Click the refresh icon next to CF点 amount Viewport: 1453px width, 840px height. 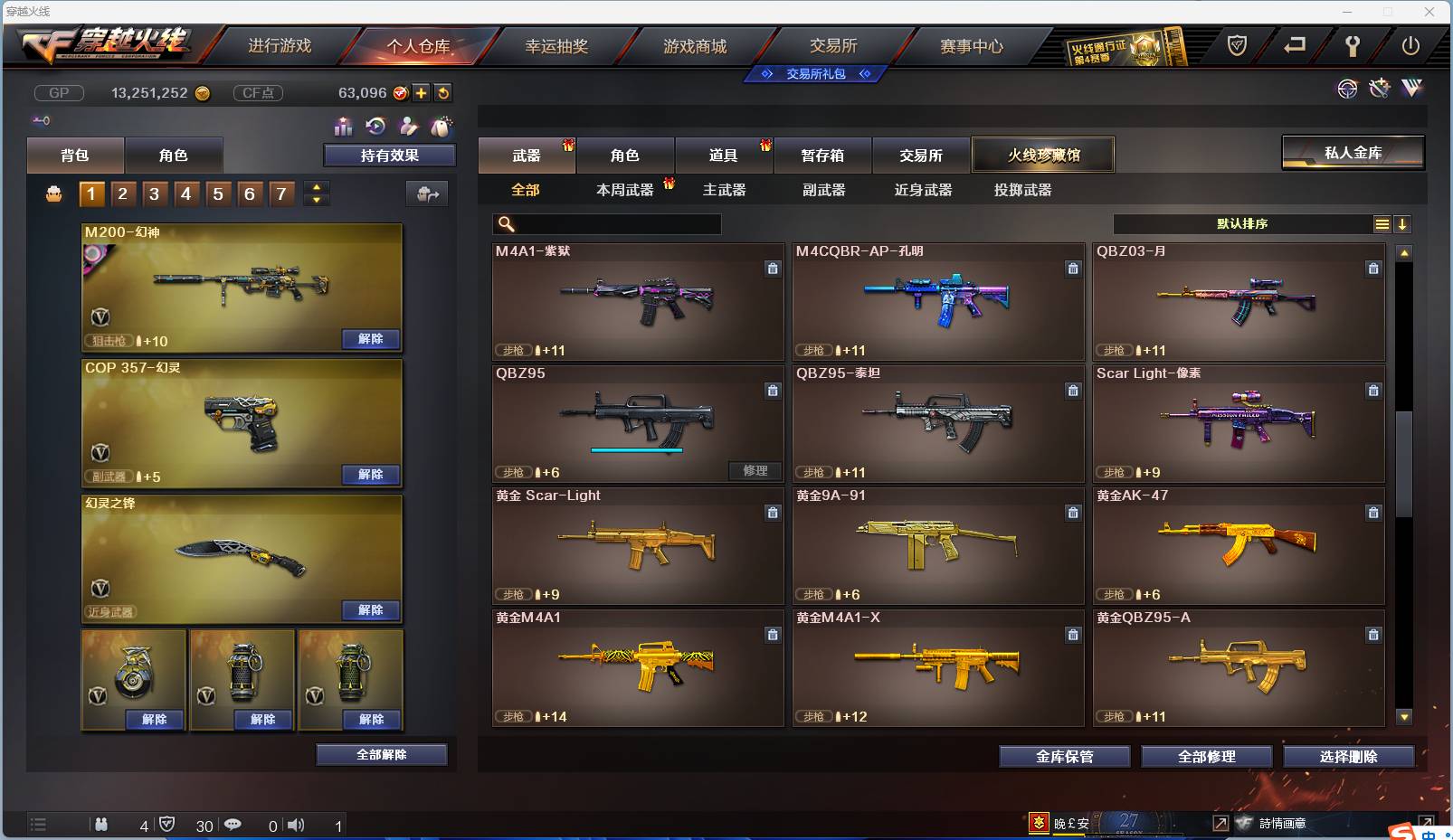tap(443, 92)
